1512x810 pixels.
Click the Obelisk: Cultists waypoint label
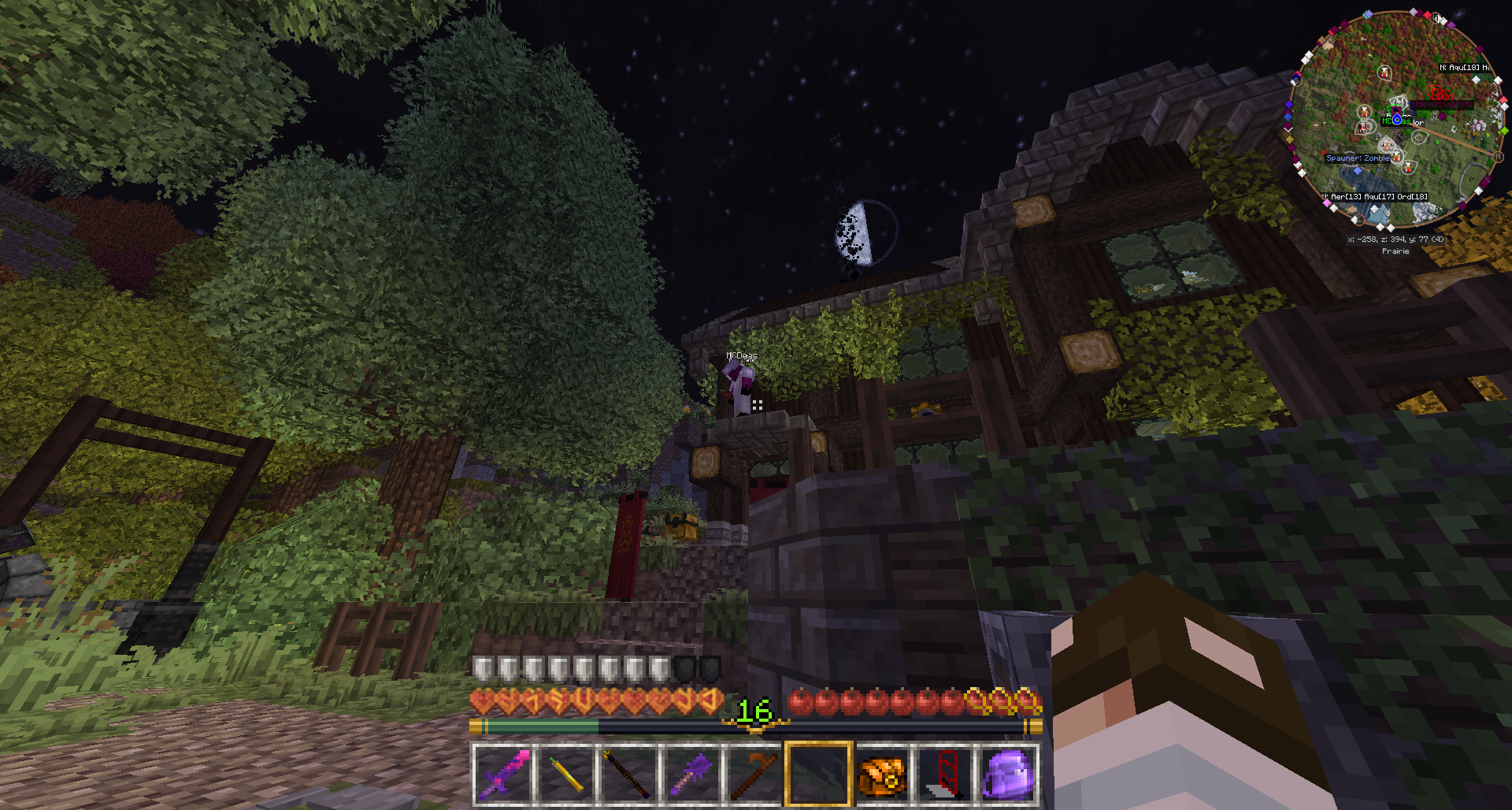(1441, 104)
